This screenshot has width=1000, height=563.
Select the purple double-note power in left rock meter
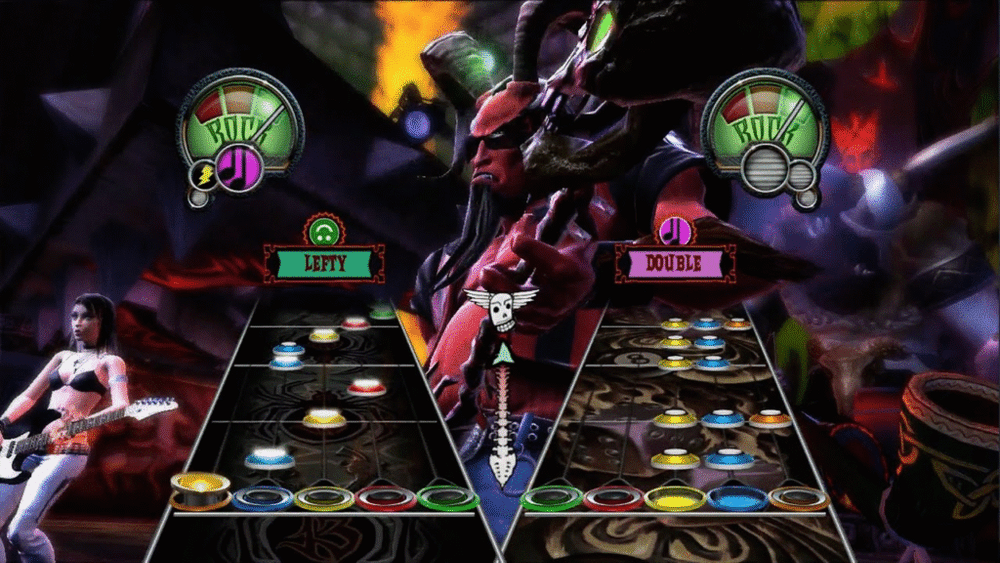(x=240, y=164)
